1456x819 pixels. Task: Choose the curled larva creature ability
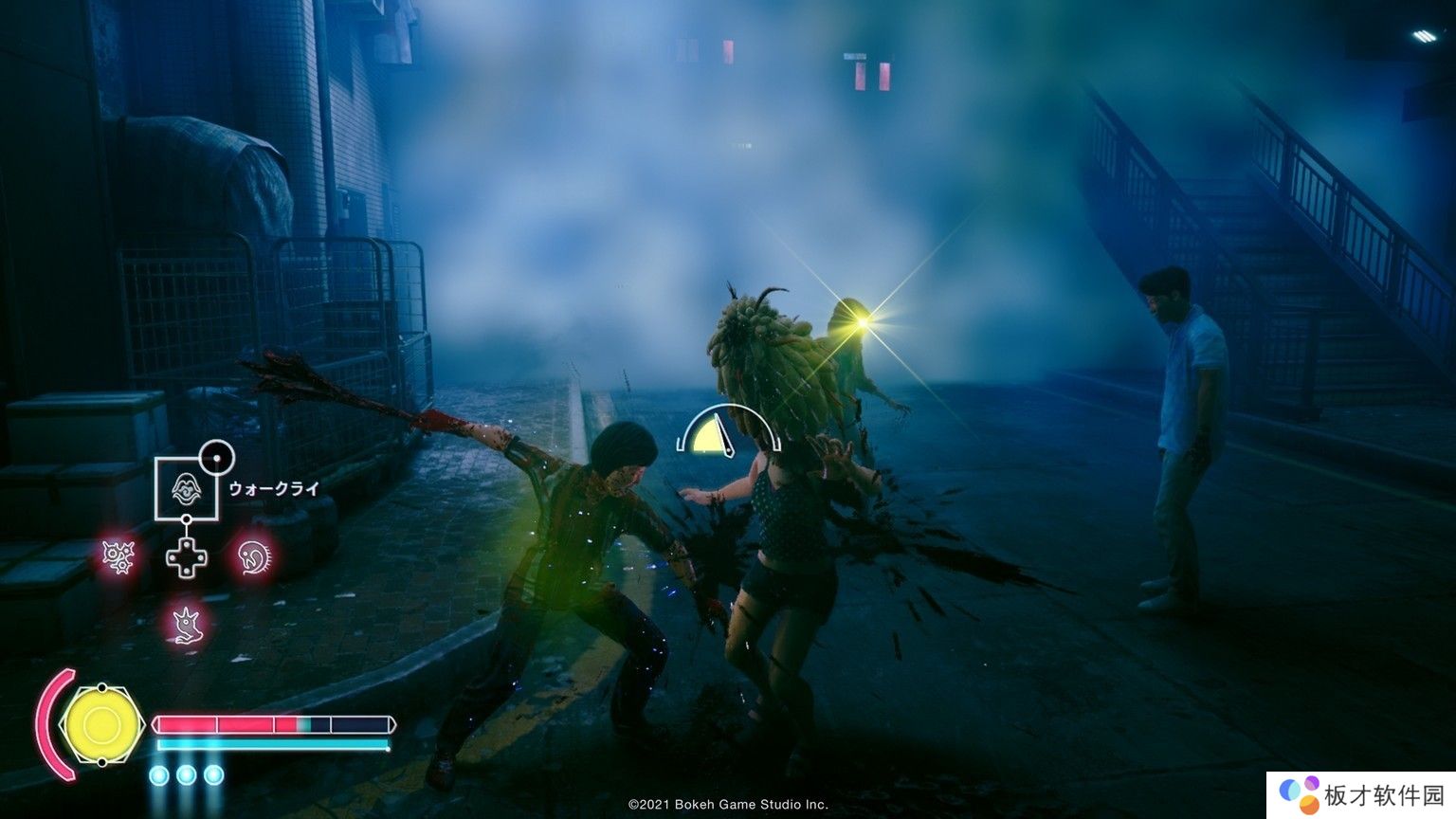click(x=253, y=555)
